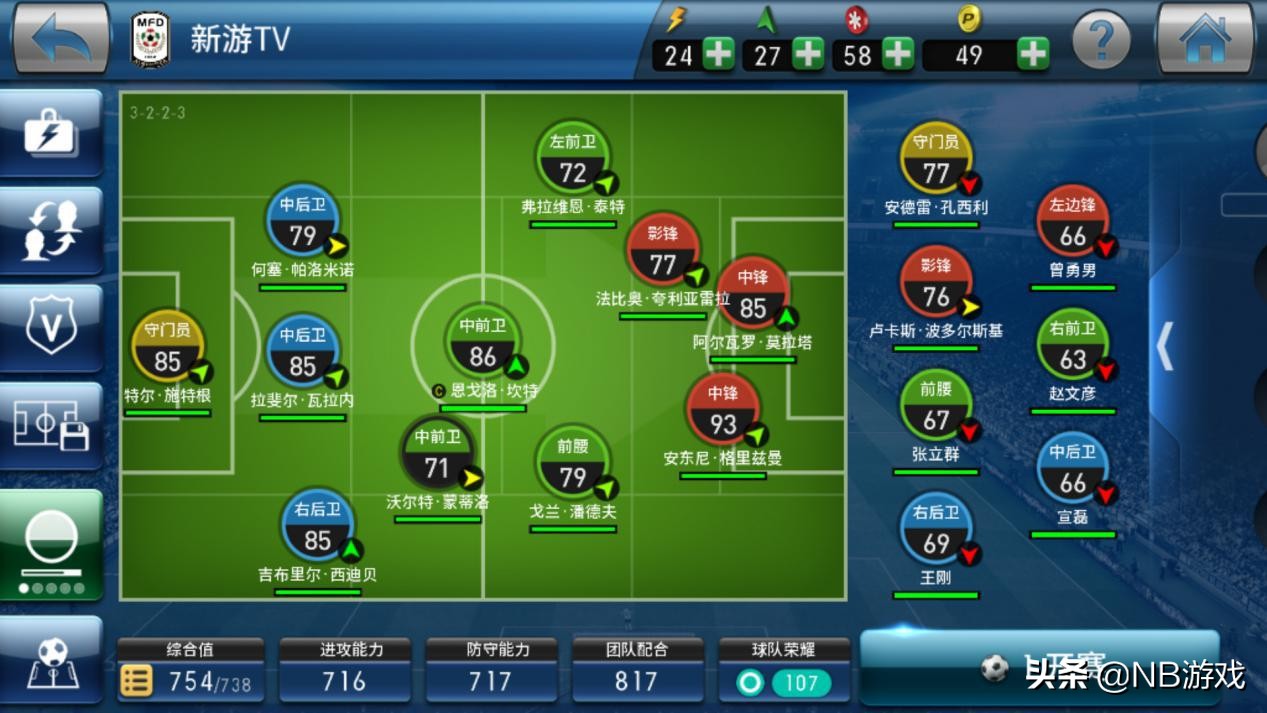Screen dimensions: 1267x713
Task: Select bench player 曾勇男 rated 66
Action: click(x=1073, y=224)
